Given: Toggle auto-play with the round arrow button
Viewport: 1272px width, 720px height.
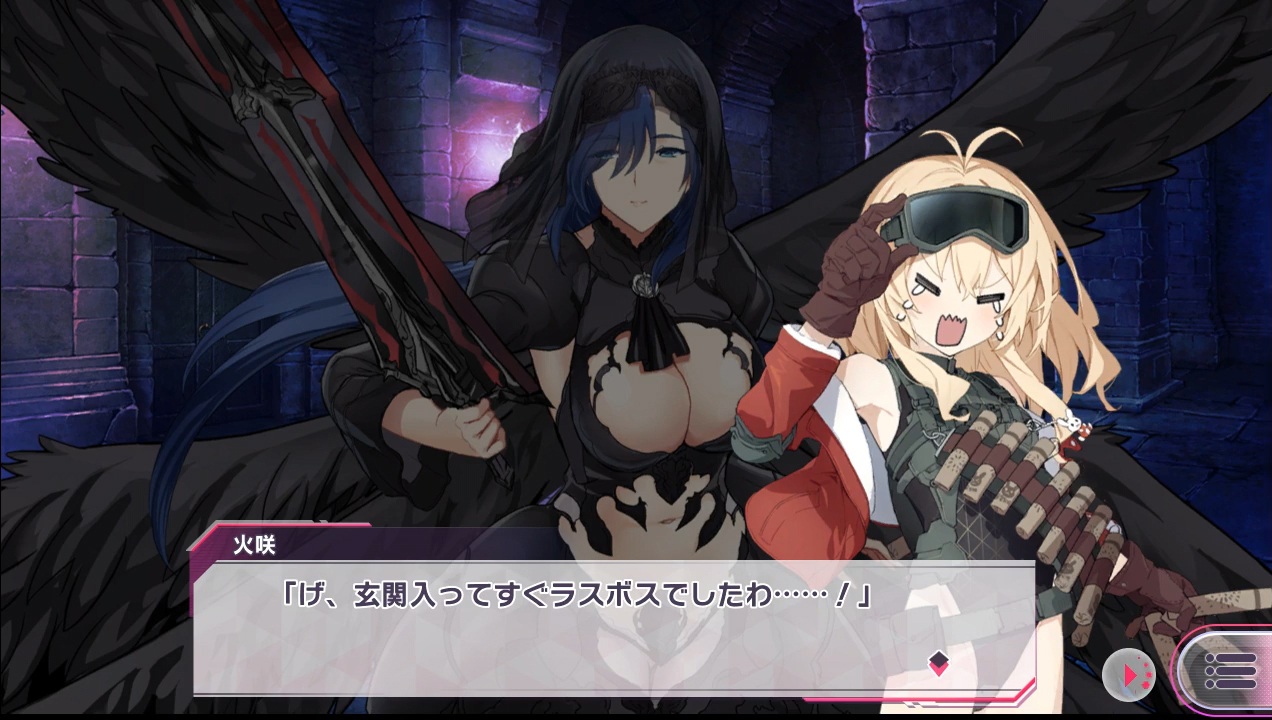Looking at the screenshot, I should coord(1129,675).
